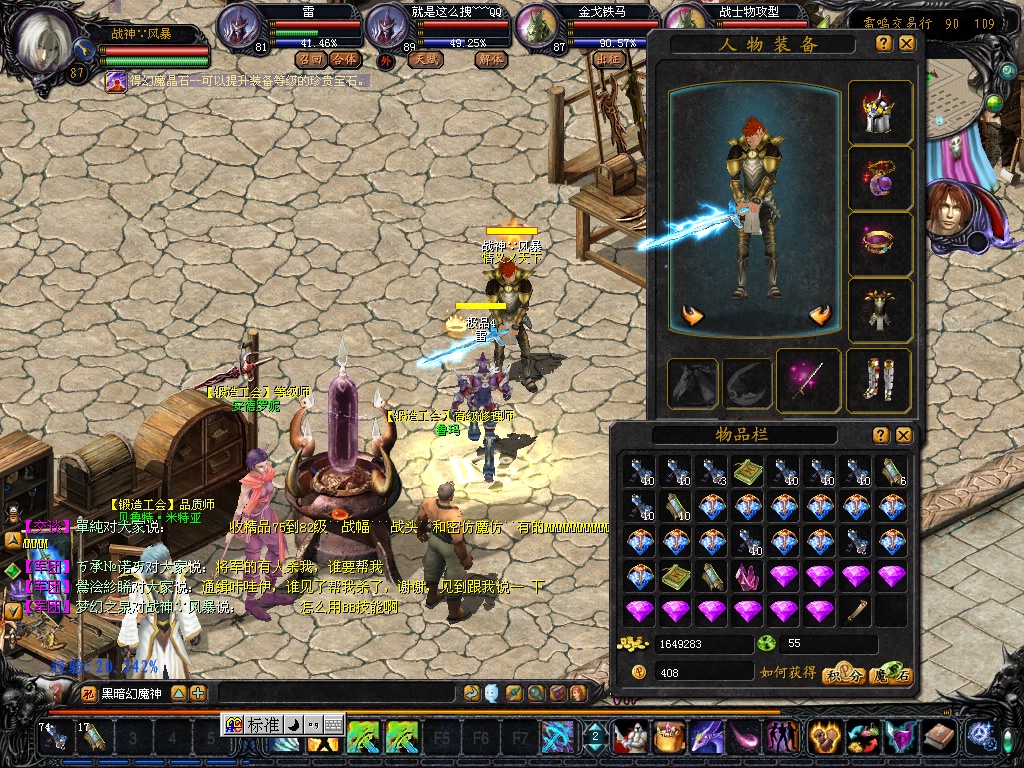Click the 出征 button under pet 金戈铁马
The width and height of the screenshot is (1024, 768).
point(608,59)
